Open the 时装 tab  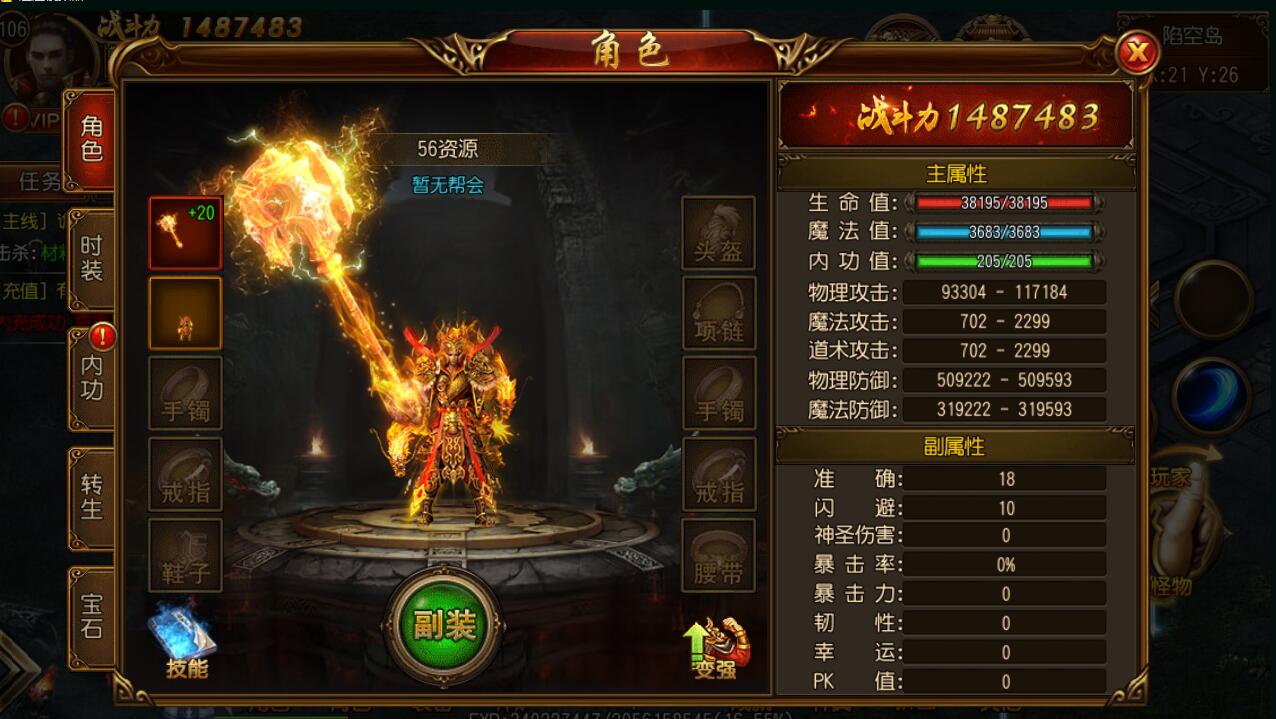click(x=91, y=259)
